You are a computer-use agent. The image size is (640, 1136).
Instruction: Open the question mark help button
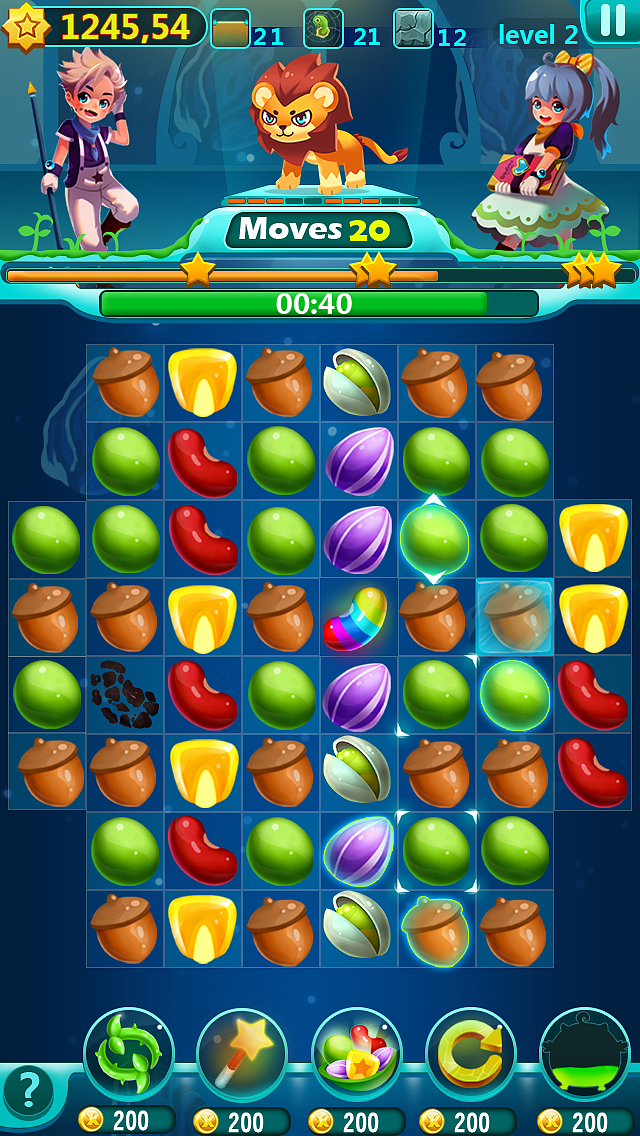point(29,1091)
